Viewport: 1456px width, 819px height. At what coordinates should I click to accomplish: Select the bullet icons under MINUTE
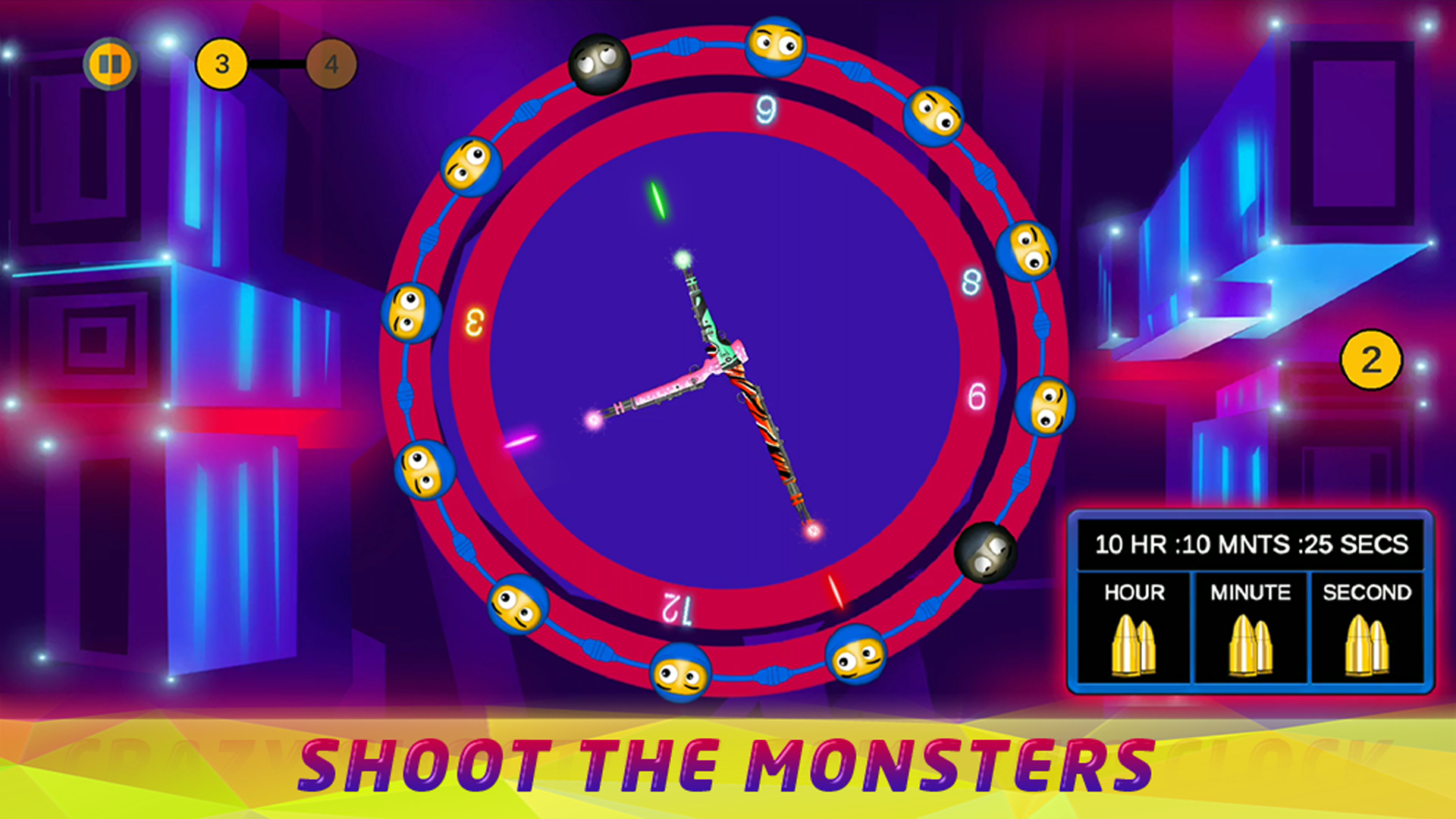[1251, 646]
